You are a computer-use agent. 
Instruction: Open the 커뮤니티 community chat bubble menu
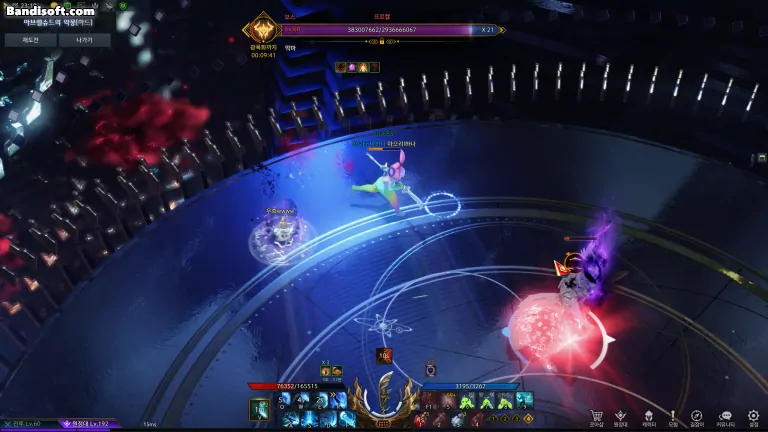coord(725,416)
